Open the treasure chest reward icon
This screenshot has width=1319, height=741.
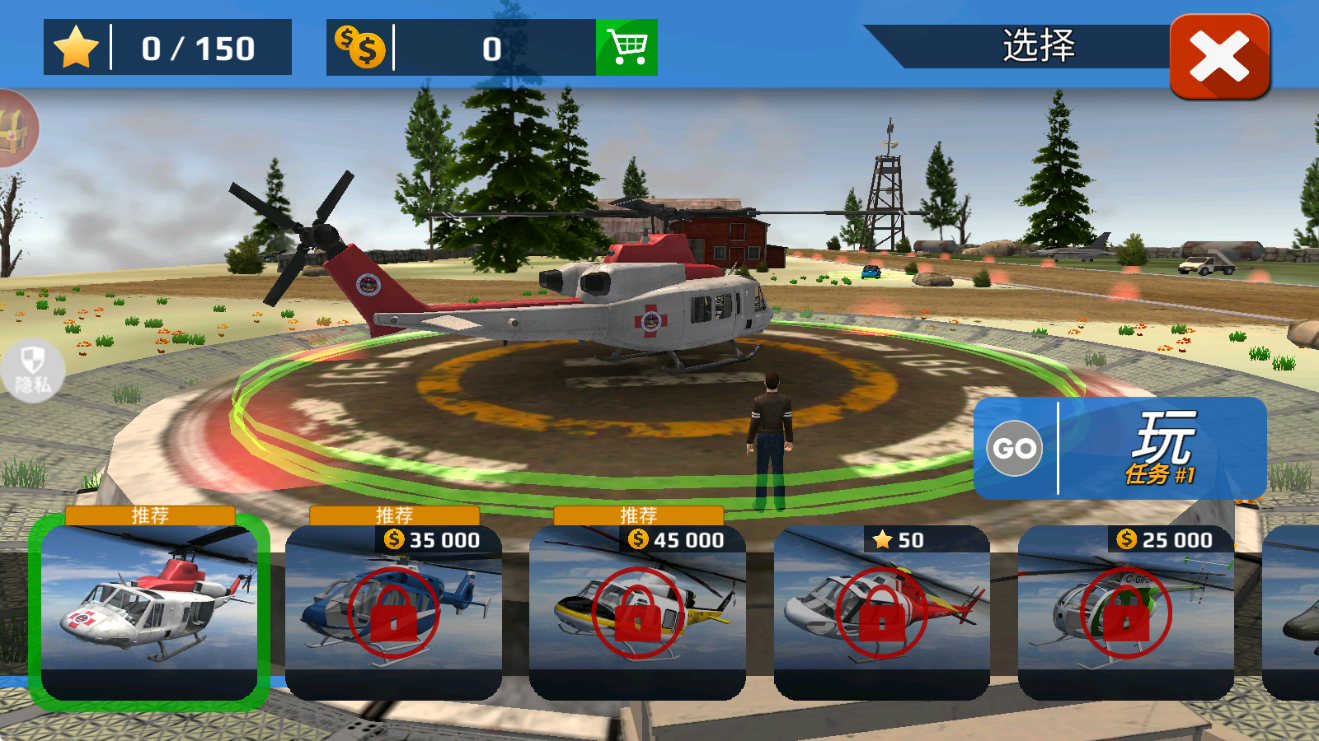click(x=14, y=129)
